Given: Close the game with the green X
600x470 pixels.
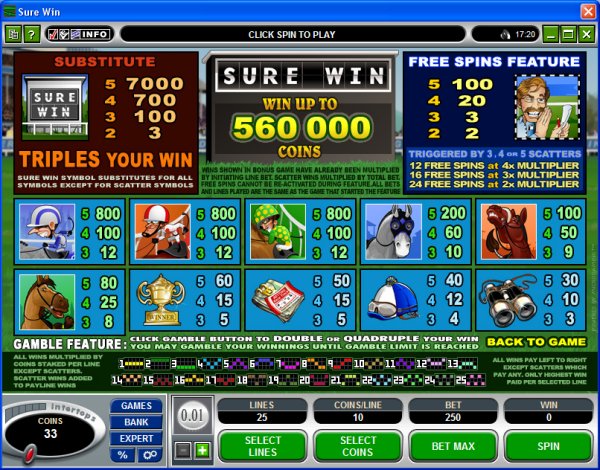Looking at the screenshot, I should point(586,34).
